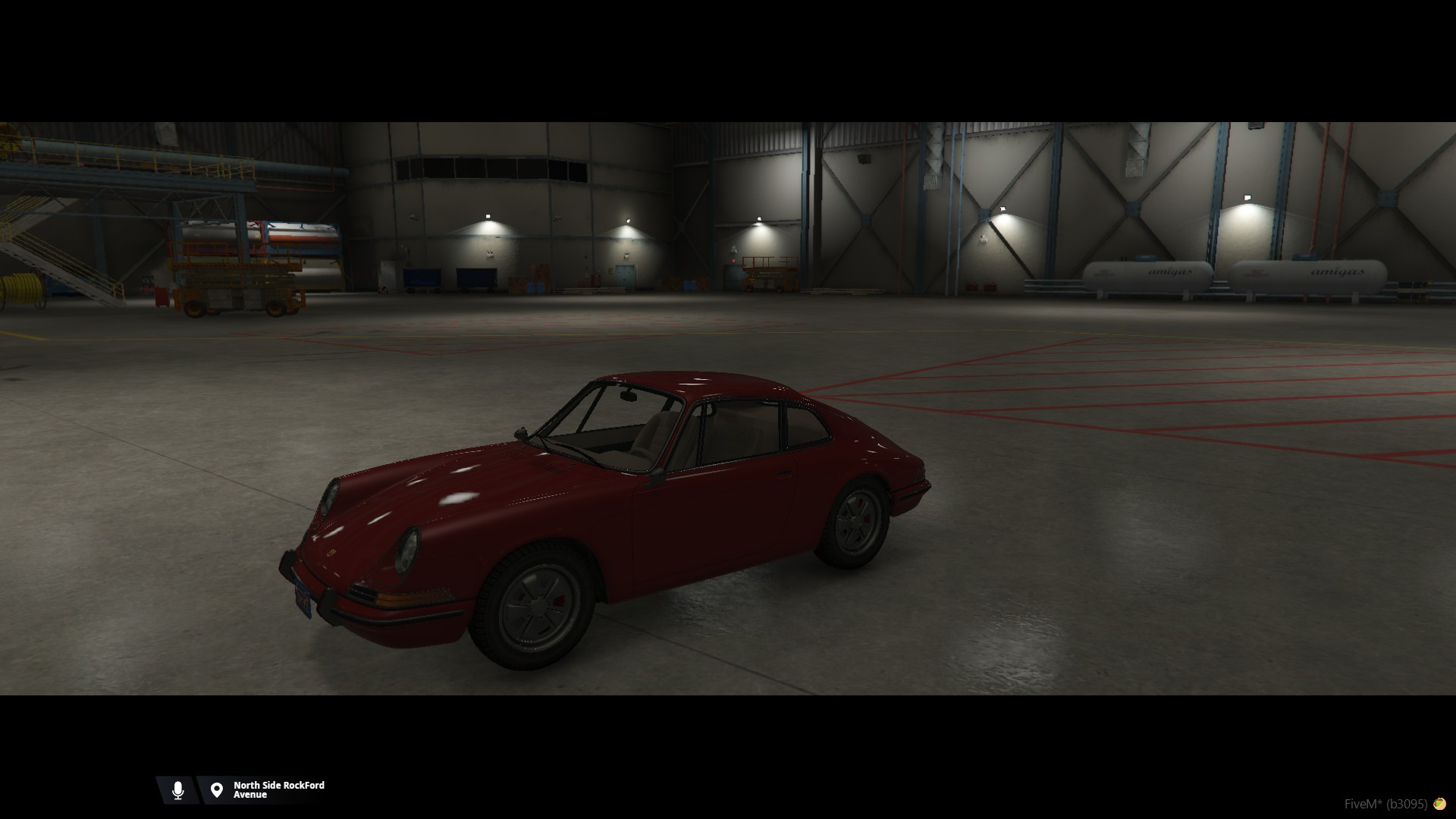Image resolution: width=1456 pixels, height=819 pixels.
Task: Click the microphone voice icon
Action: (177, 790)
